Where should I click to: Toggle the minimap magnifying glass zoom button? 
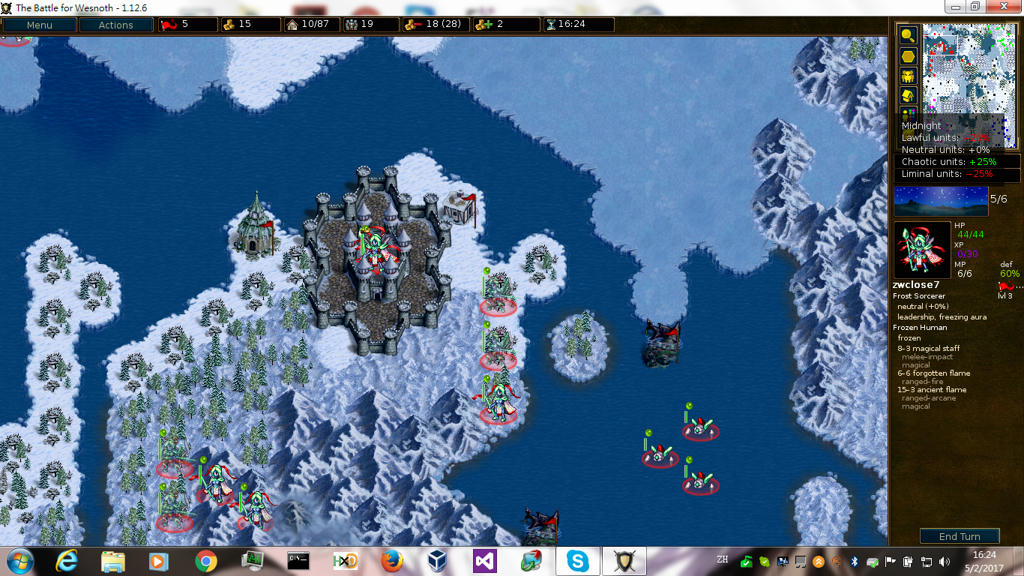click(x=907, y=35)
